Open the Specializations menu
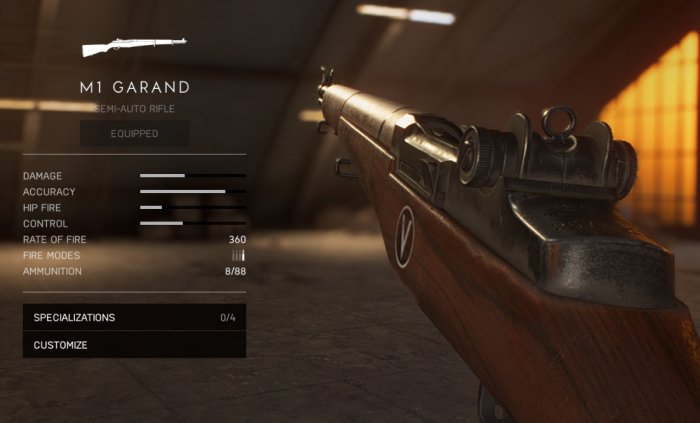The width and height of the screenshot is (700, 423). (x=134, y=318)
